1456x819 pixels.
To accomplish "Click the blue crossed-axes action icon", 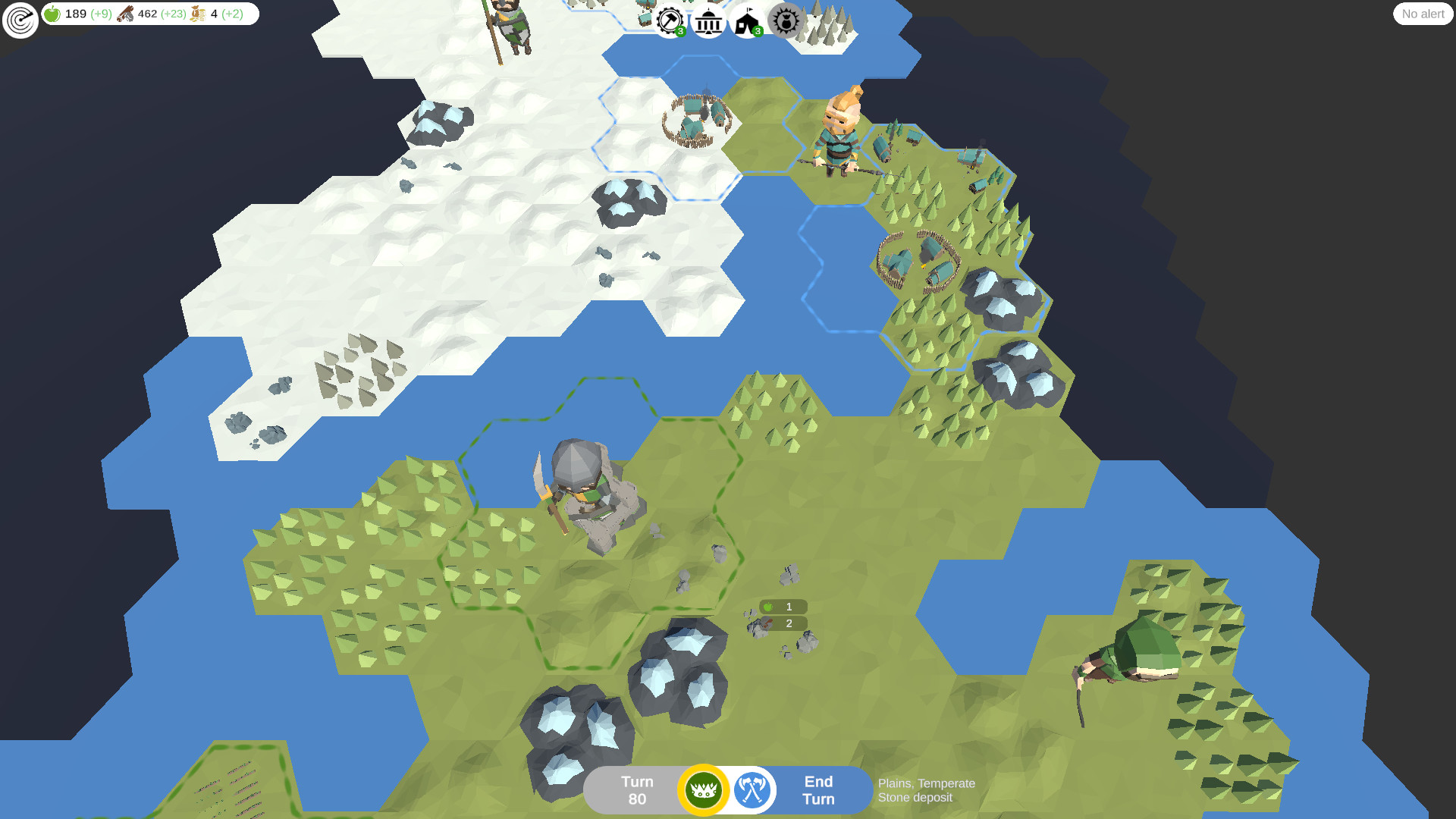I will pos(751,789).
